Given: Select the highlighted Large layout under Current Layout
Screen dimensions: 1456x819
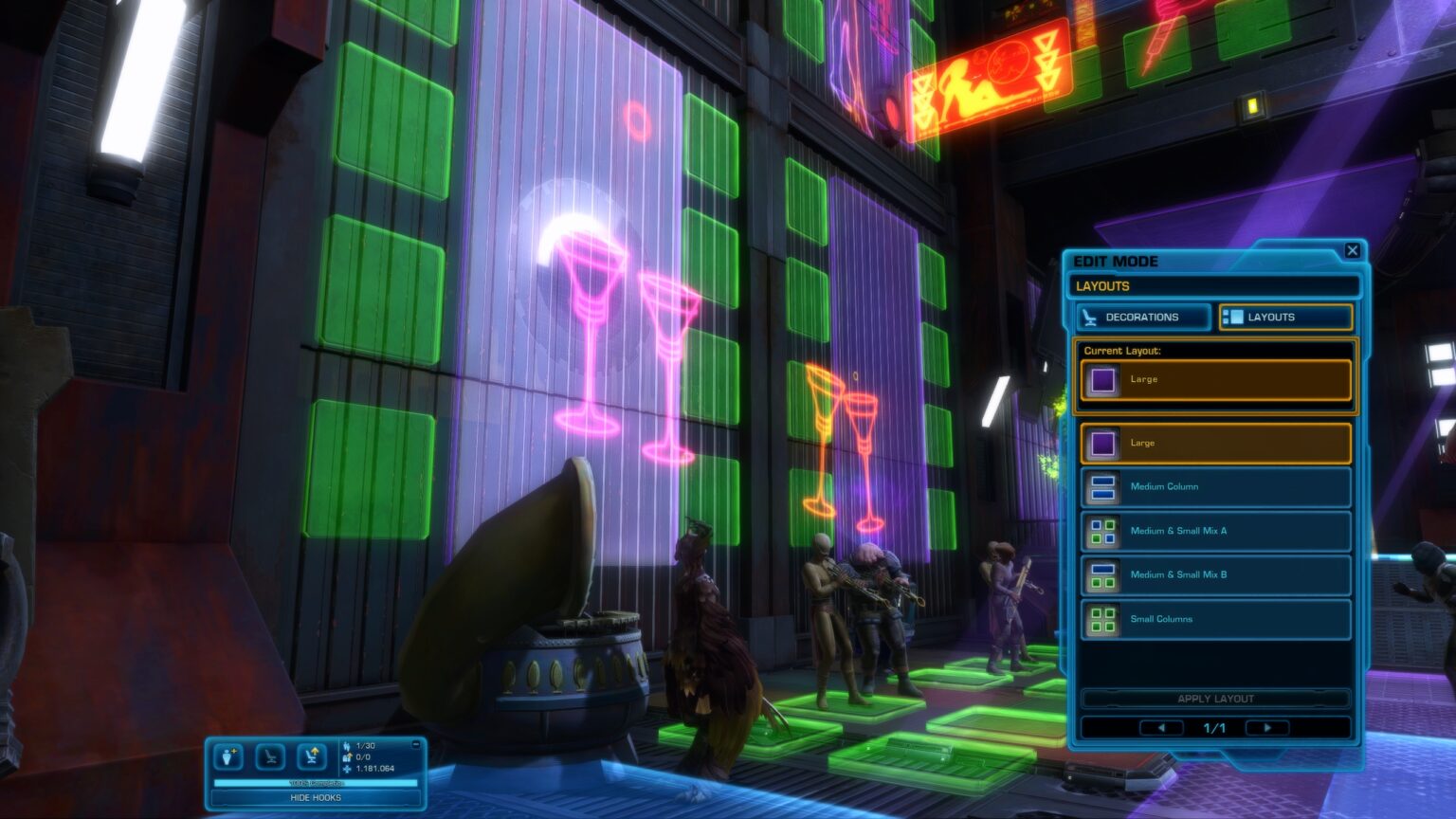Looking at the screenshot, I should 1214,378.
